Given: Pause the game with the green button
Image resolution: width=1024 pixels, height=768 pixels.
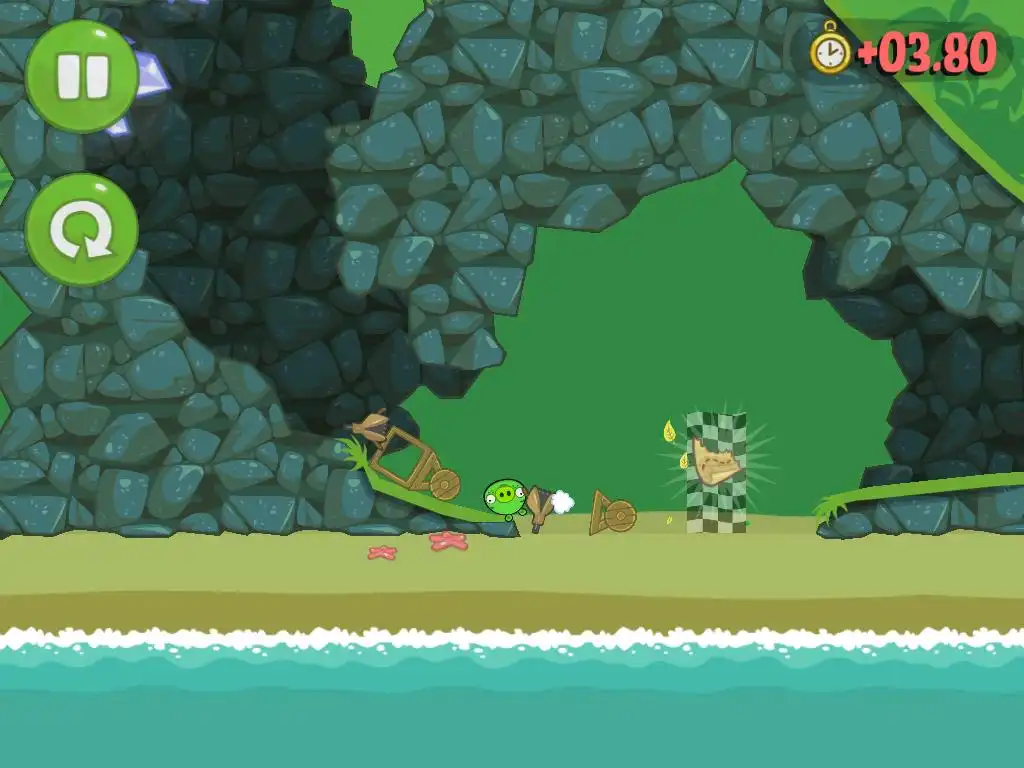Looking at the screenshot, I should click(x=82, y=77).
